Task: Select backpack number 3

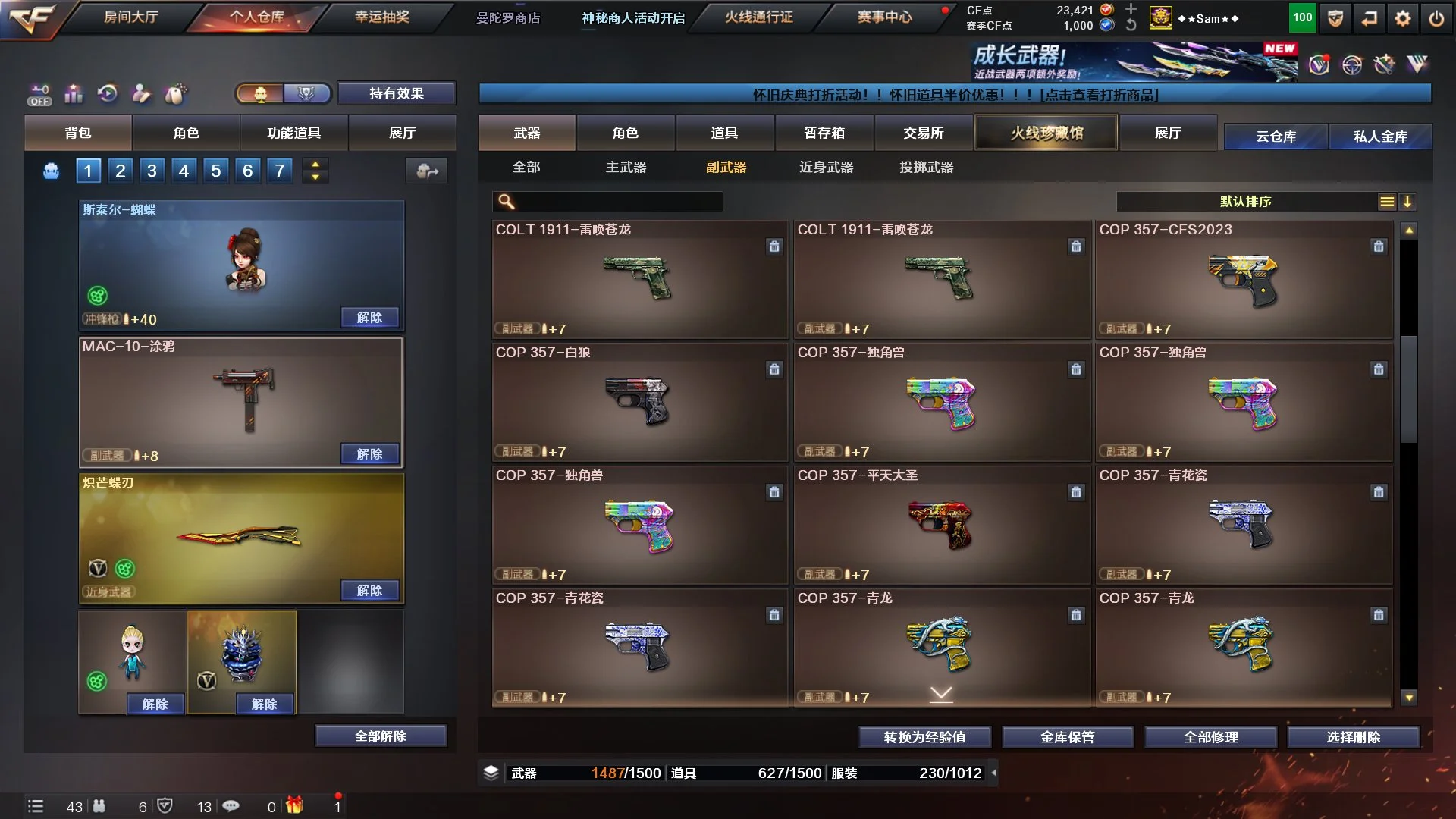Action: click(x=152, y=171)
